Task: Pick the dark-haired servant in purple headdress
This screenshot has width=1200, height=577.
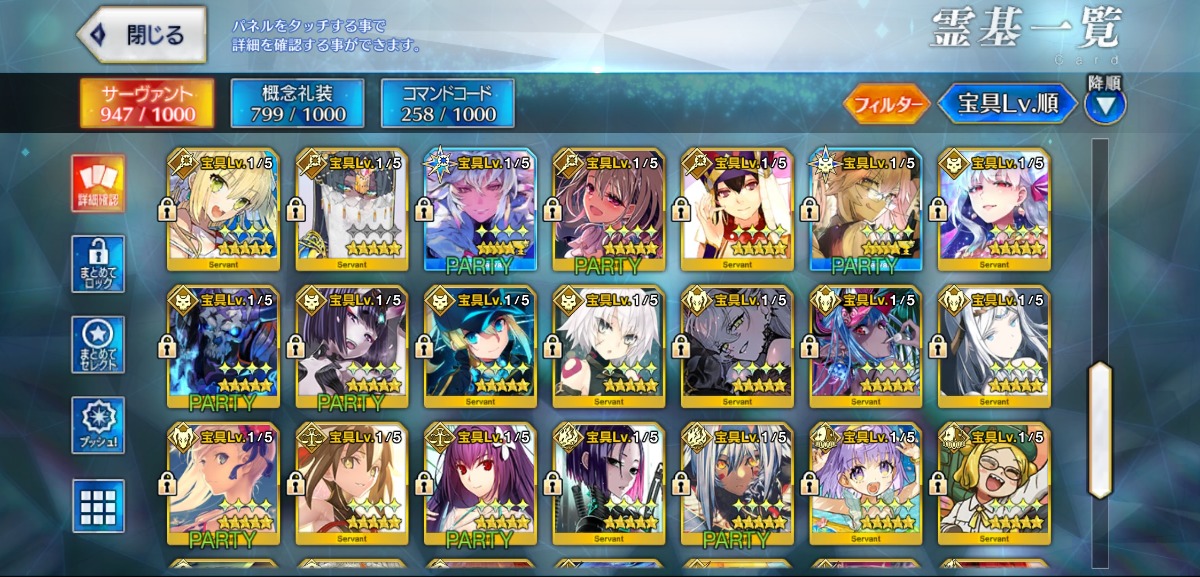Action: tap(737, 210)
